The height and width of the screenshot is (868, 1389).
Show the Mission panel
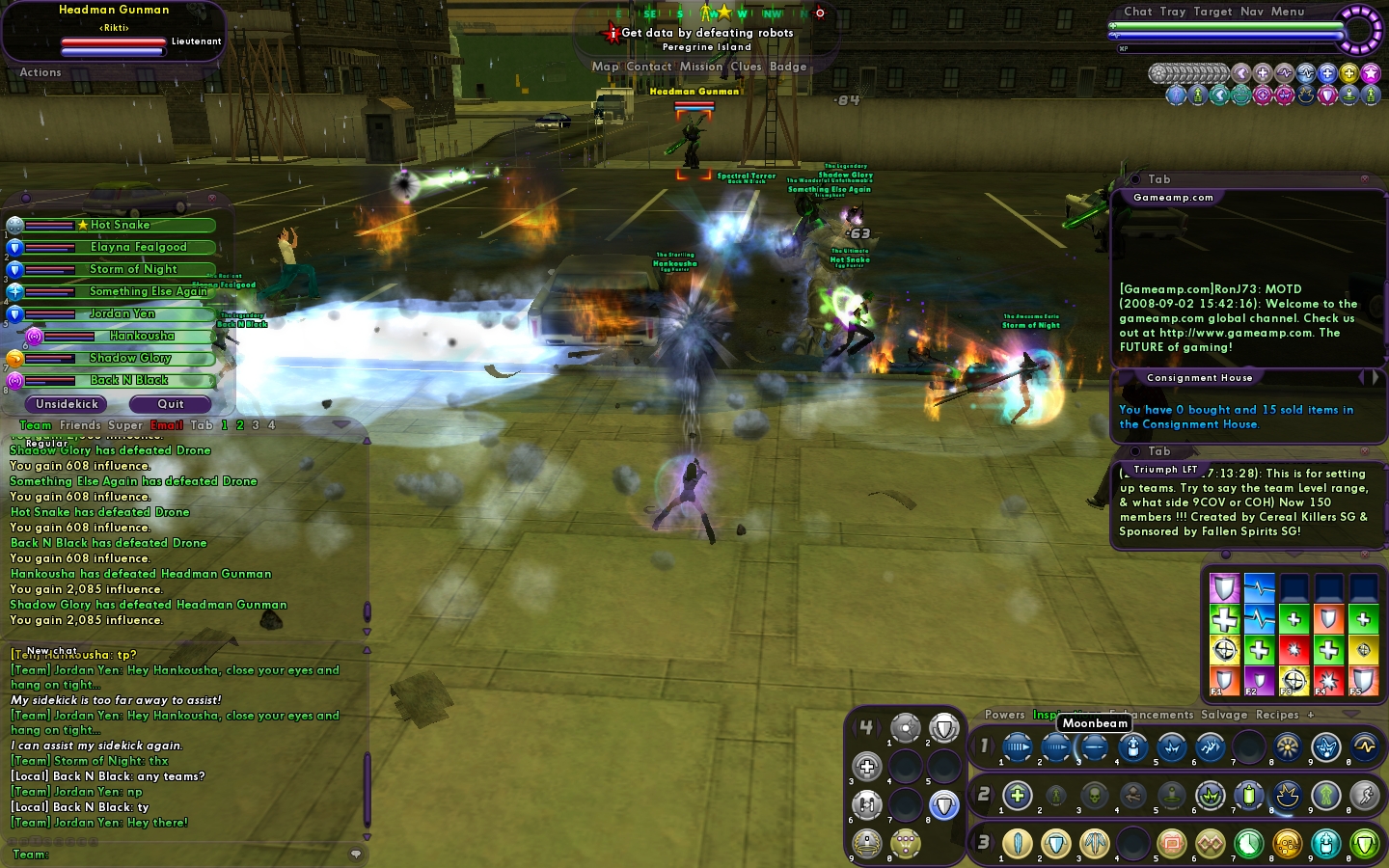[700, 67]
